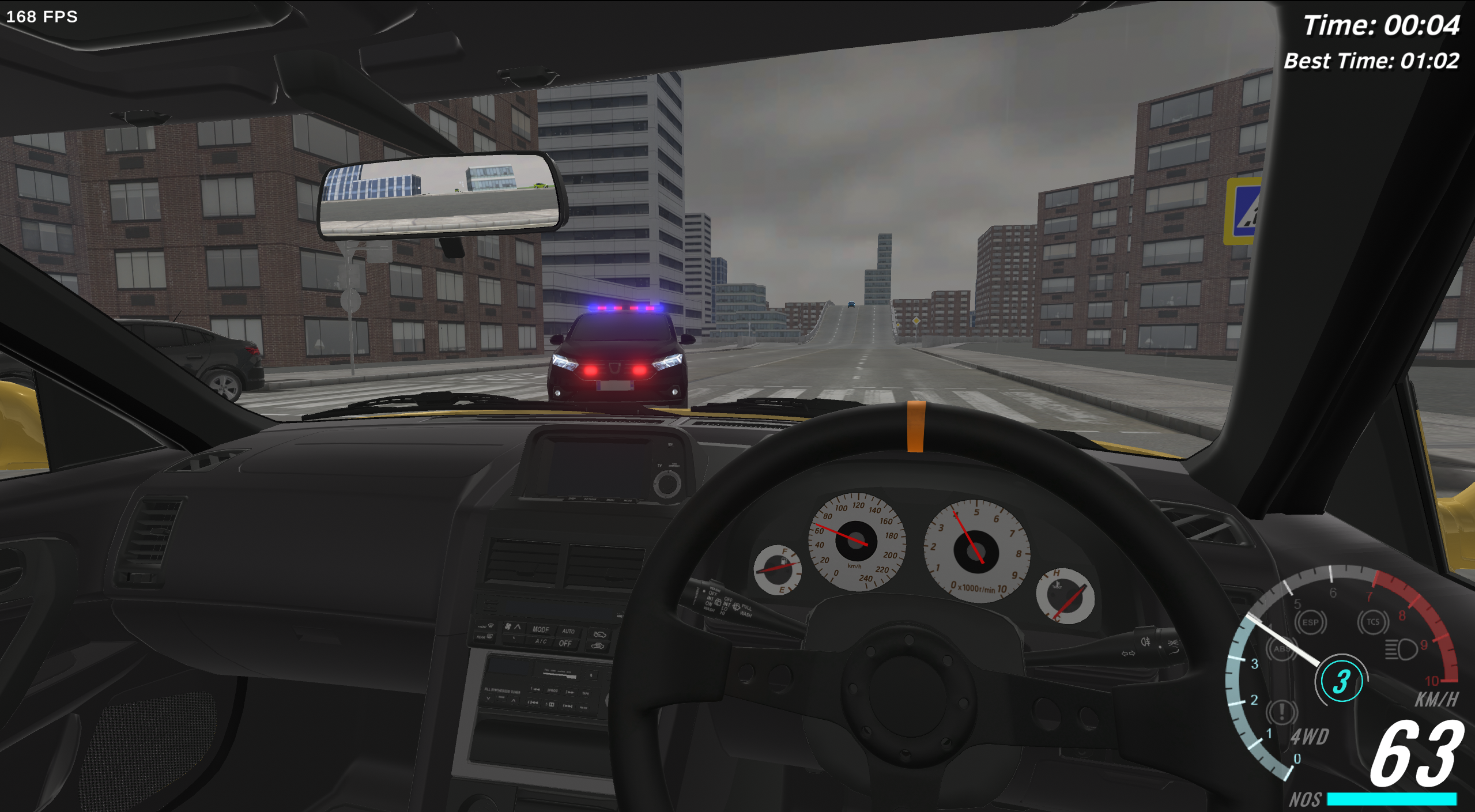The image size is (1475, 812).
Task: Click the ABS indicator on the tachometer
Action: 1283,649
